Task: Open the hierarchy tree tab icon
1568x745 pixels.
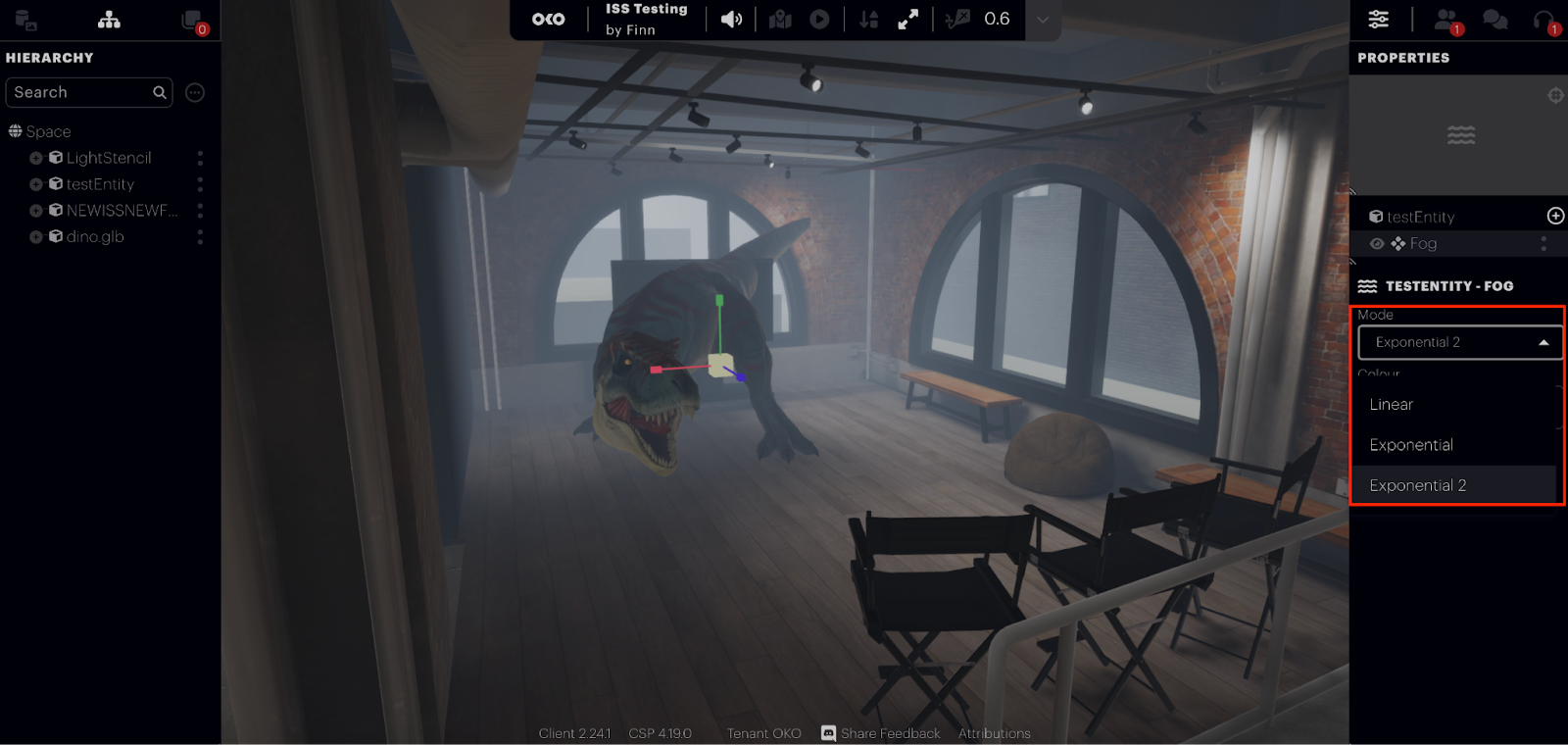Action: 109,20
